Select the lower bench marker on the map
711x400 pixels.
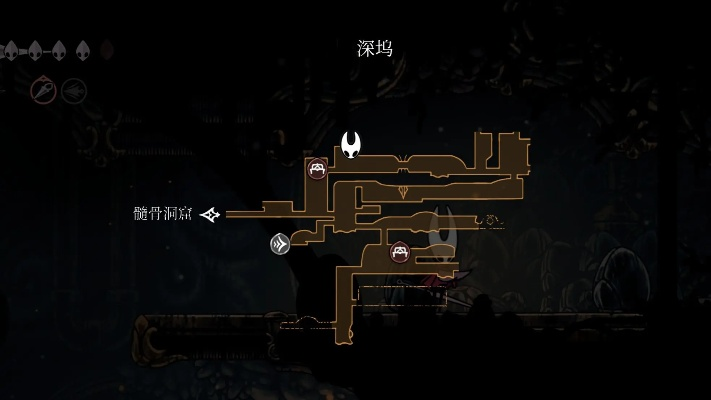click(400, 252)
